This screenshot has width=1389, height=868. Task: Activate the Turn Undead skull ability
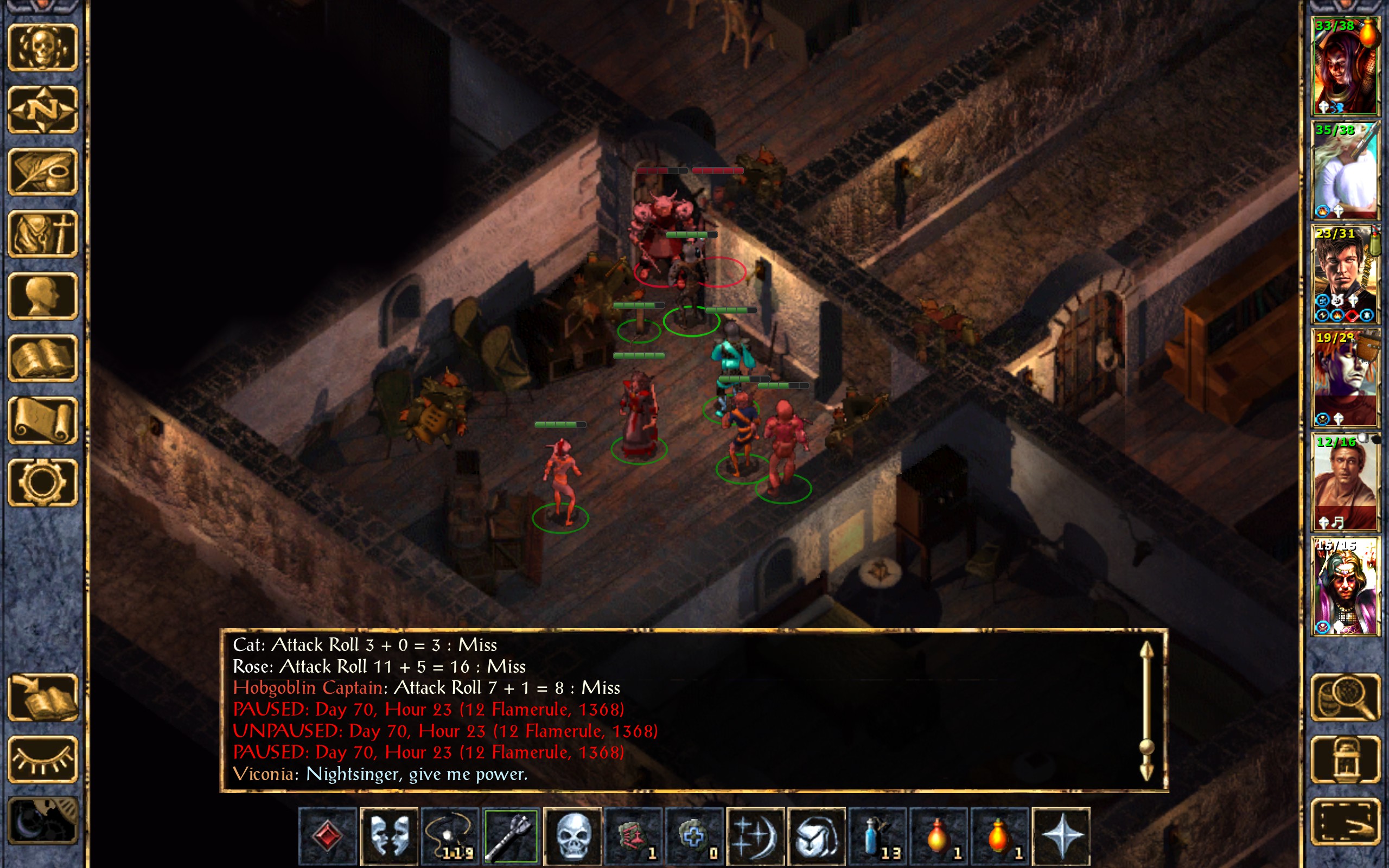(x=572, y=836)
